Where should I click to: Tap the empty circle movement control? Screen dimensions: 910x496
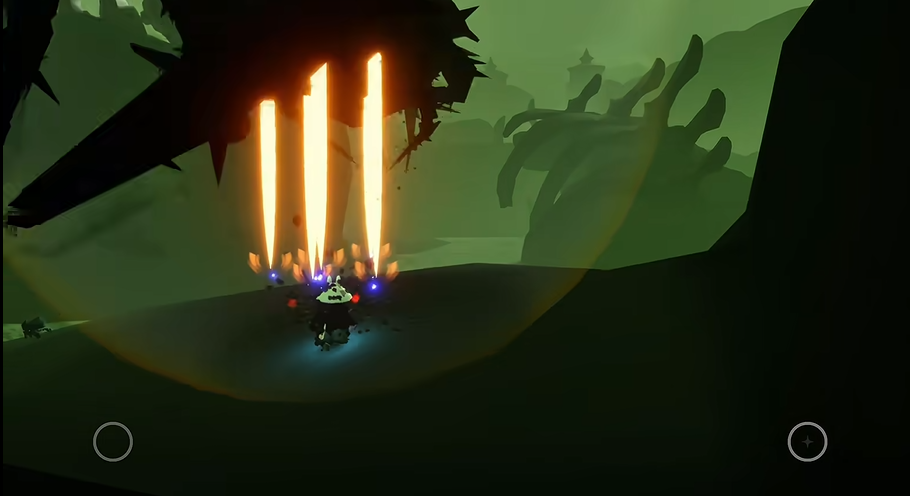tap(113, 441)
